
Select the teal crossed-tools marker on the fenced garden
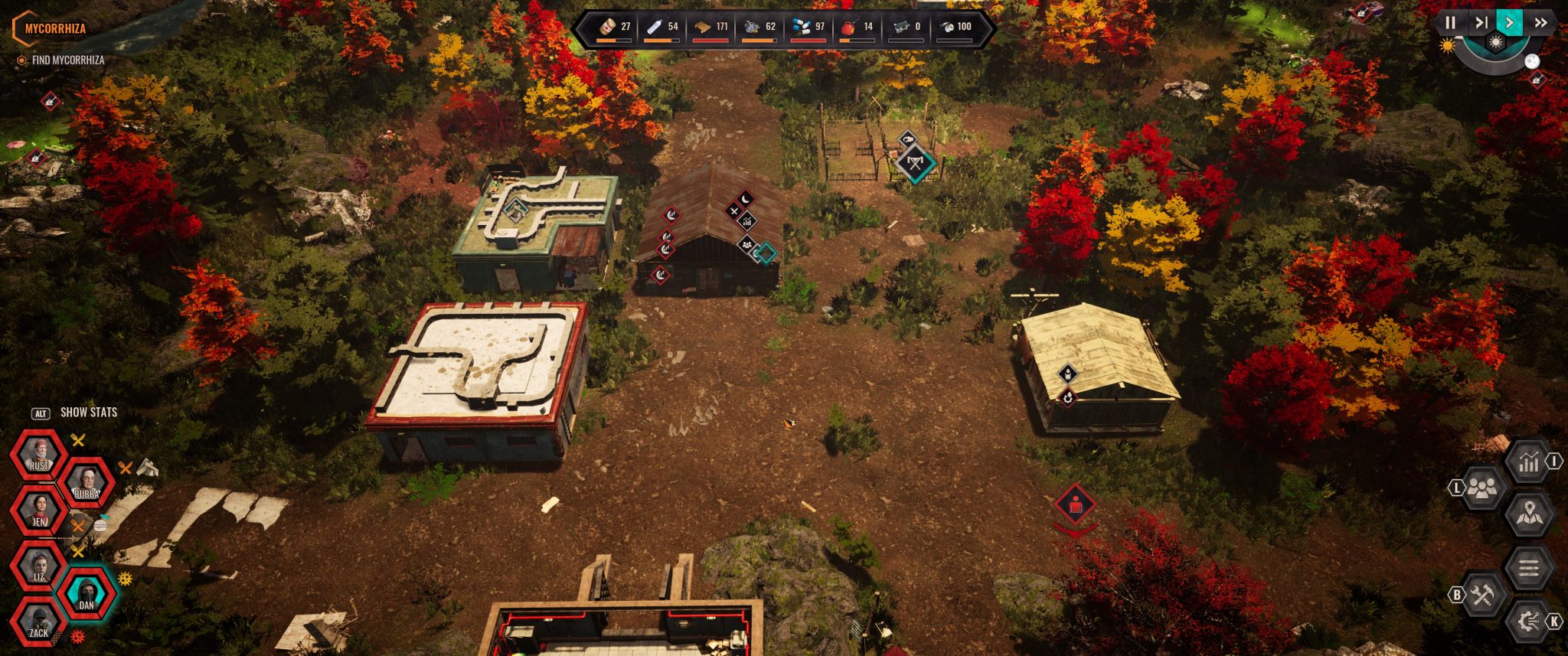click(x=914, y=163)
